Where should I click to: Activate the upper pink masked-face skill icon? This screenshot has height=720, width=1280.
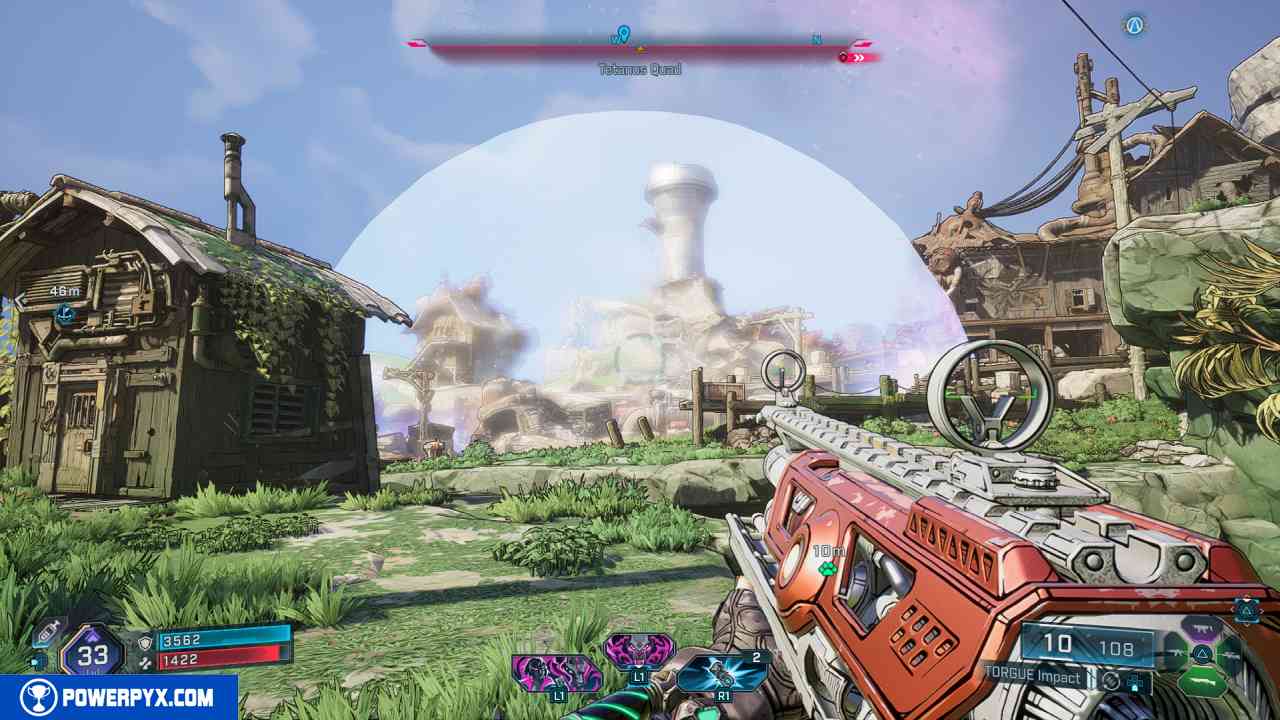point(639,651)
